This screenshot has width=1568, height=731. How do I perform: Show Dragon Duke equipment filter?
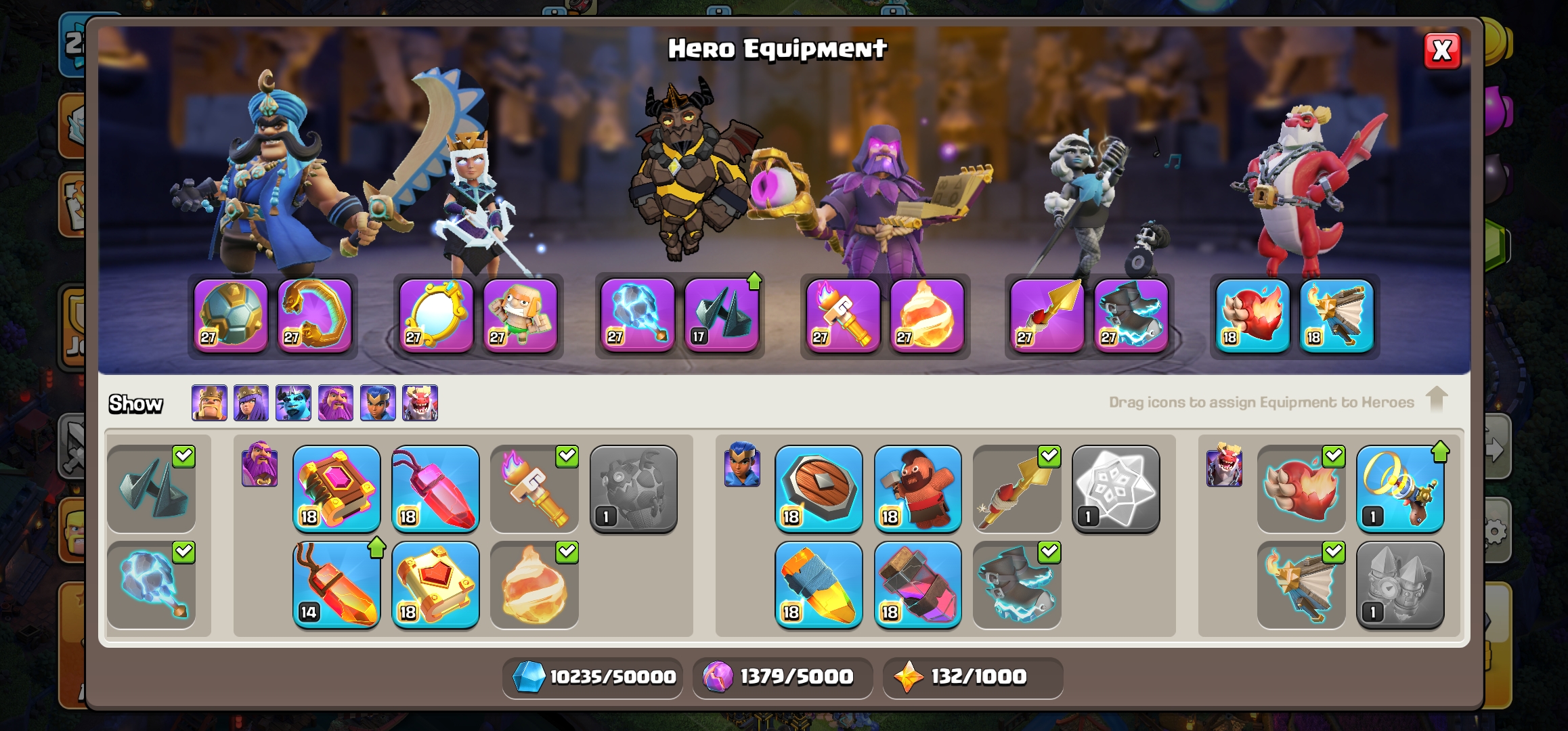[x=420, y=403]
